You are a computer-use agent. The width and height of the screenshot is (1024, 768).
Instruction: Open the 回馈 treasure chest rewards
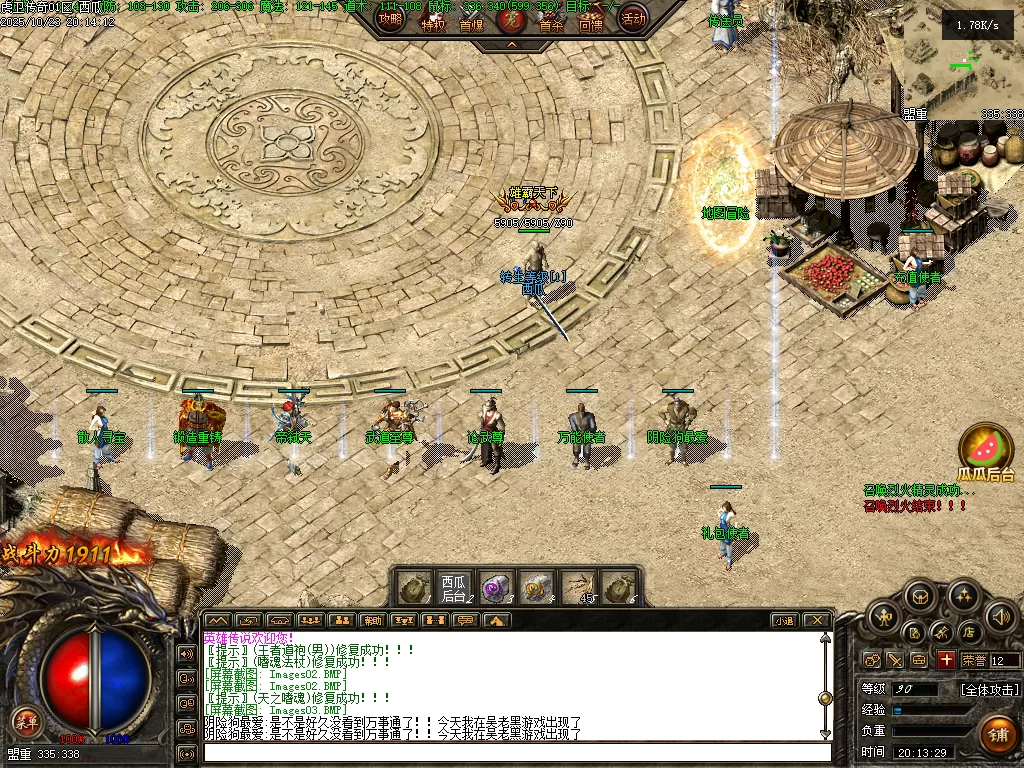pyautogui.click(x=591, y=20)
